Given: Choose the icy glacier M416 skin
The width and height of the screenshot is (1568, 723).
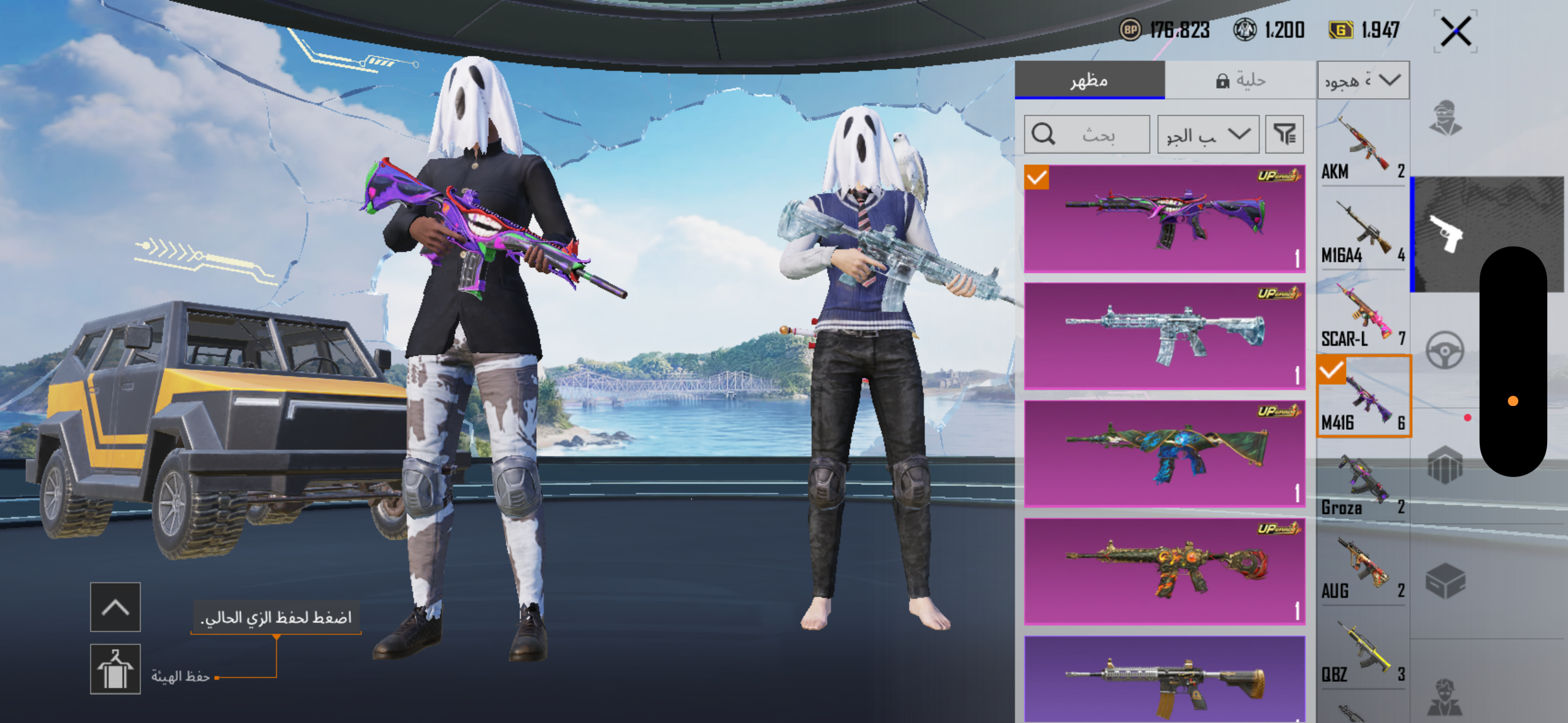Looking at the screenshot, I should tap(1164, 336).
